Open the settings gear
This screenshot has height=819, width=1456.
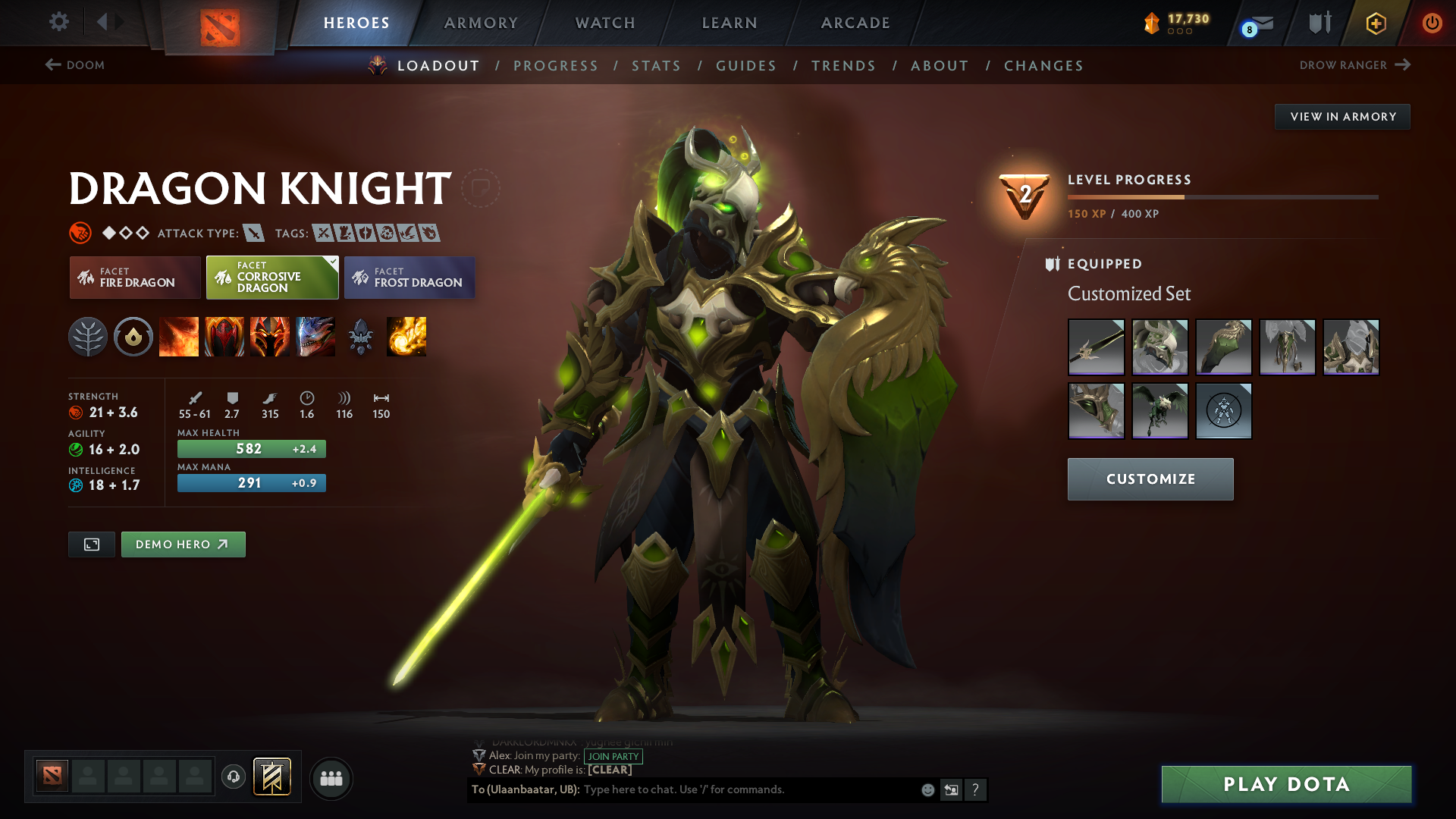(59, 23)
